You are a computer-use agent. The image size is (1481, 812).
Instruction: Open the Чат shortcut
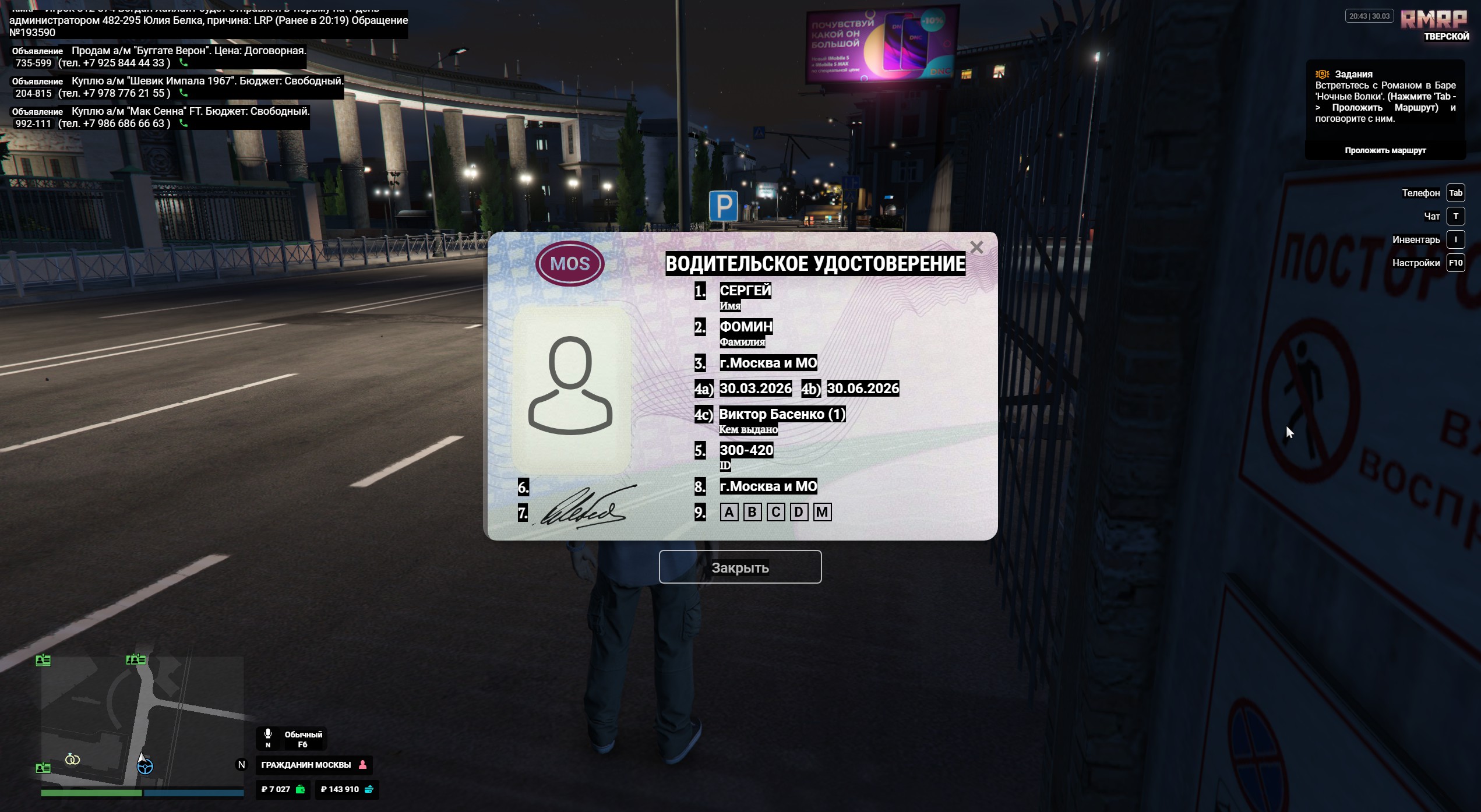pos(1455,216)
